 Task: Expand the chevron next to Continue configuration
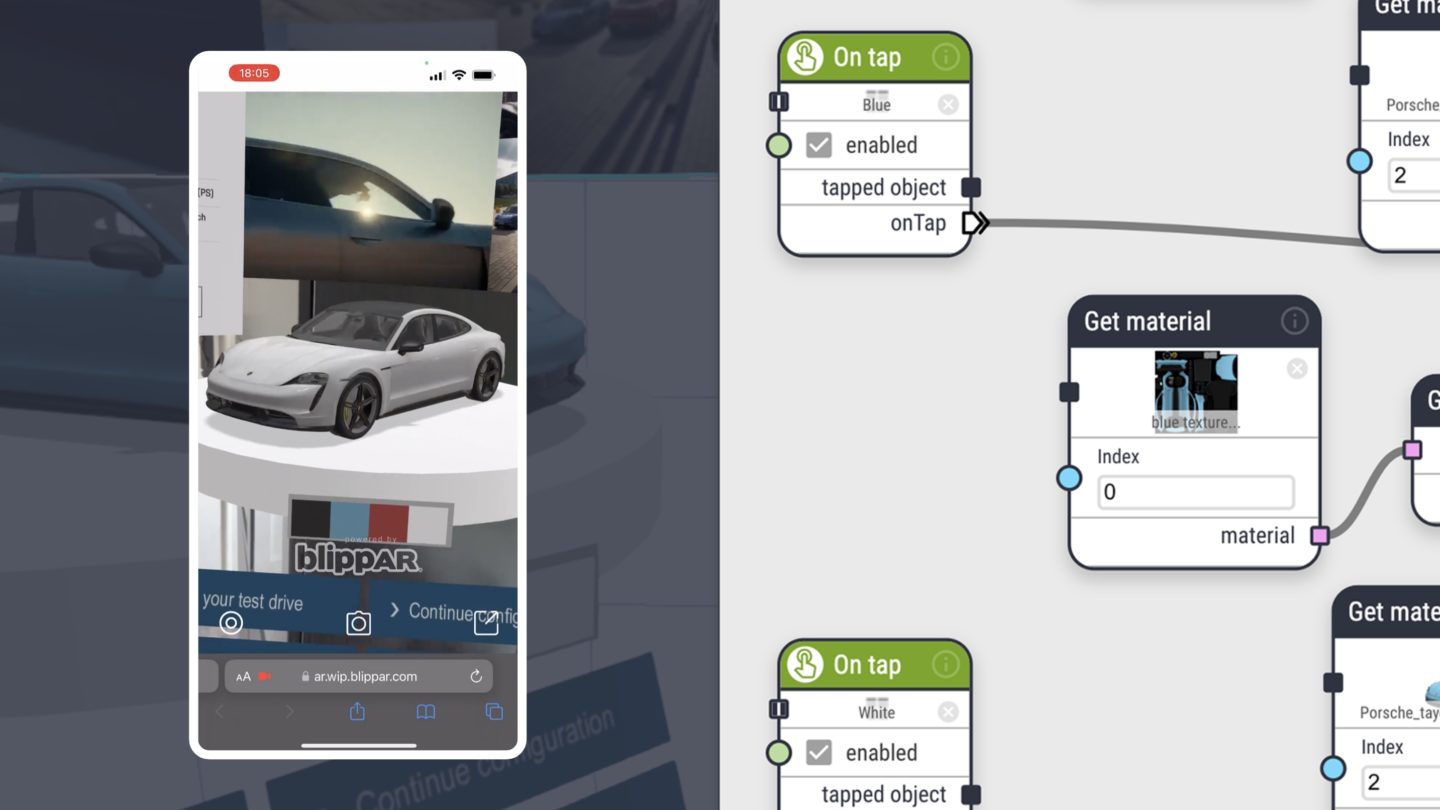coord(393,608)
